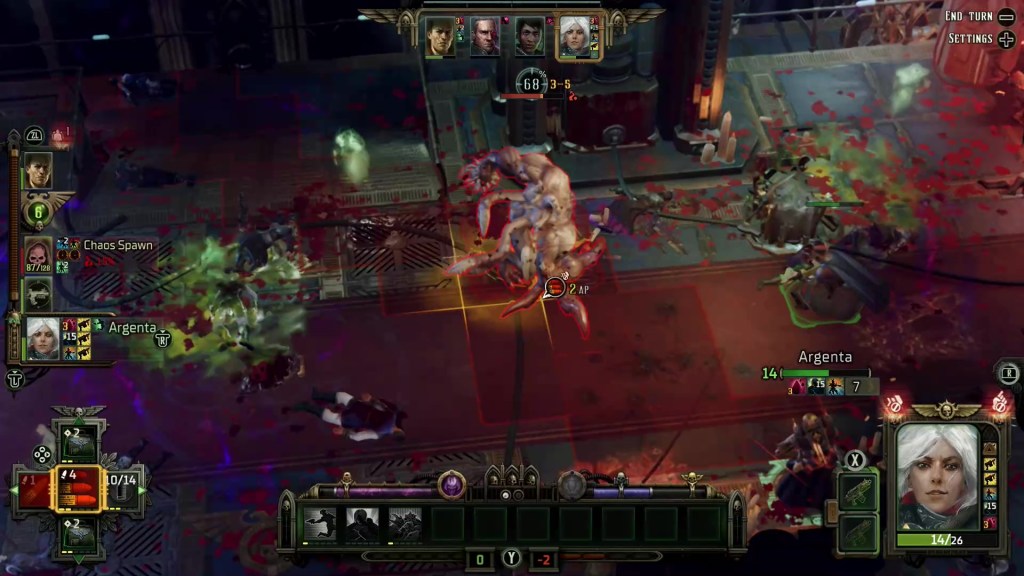
Task: Select the first party member portrait in top bar
Action: coord(440,36)
